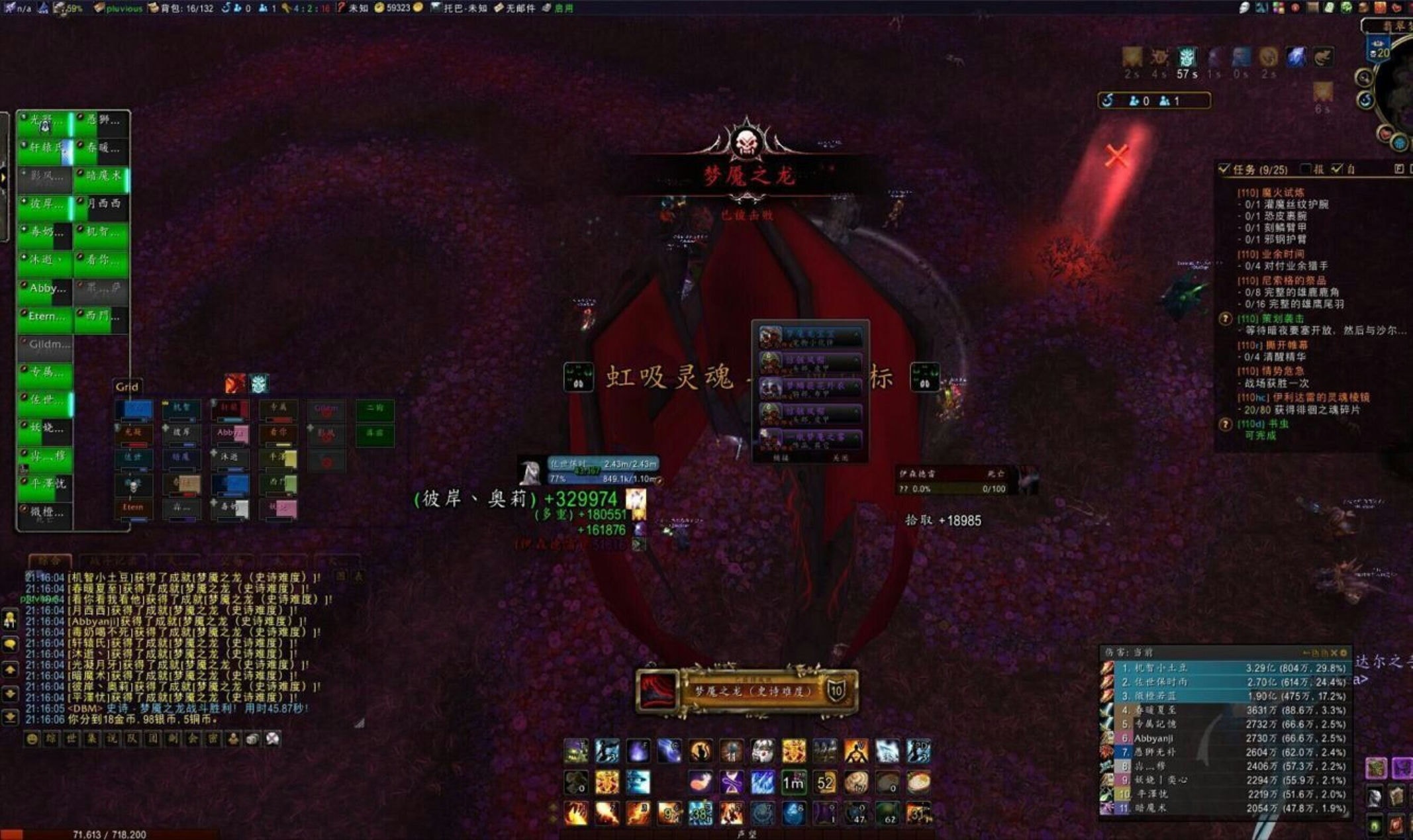The height and width of the screenshot is (840, 1413).
Task: Click the 机智小土豆 row in the damage meter
Action: pos(1225,669)
